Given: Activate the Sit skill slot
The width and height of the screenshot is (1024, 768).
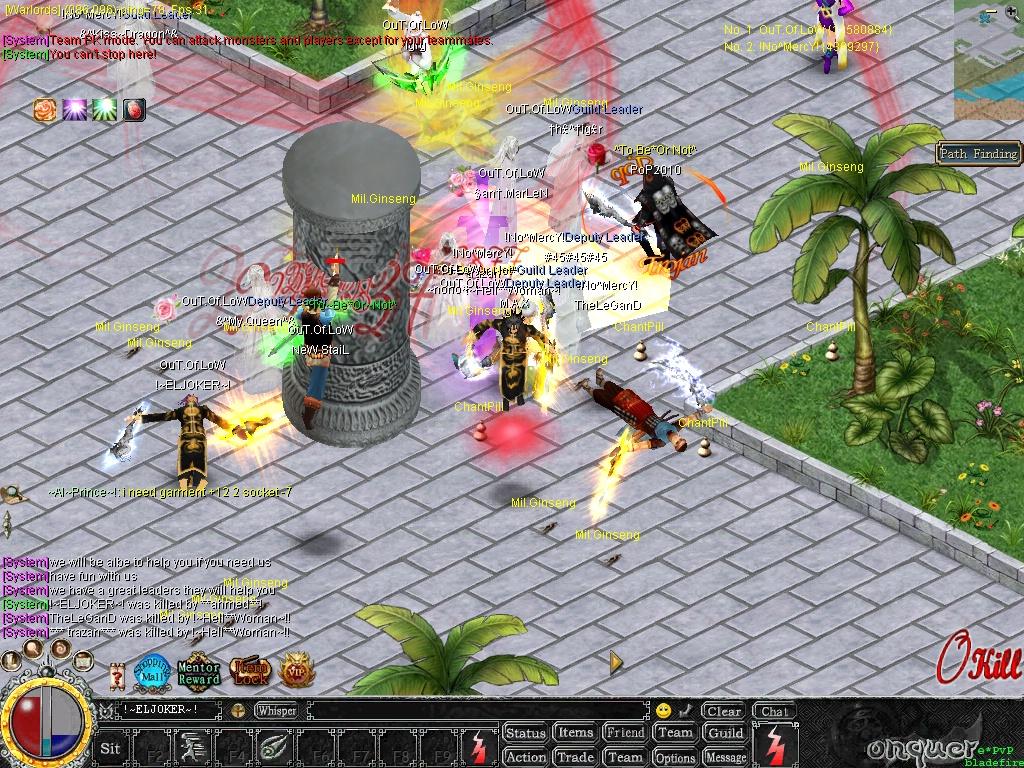Looking at the screenshot, I should [111, 747].
